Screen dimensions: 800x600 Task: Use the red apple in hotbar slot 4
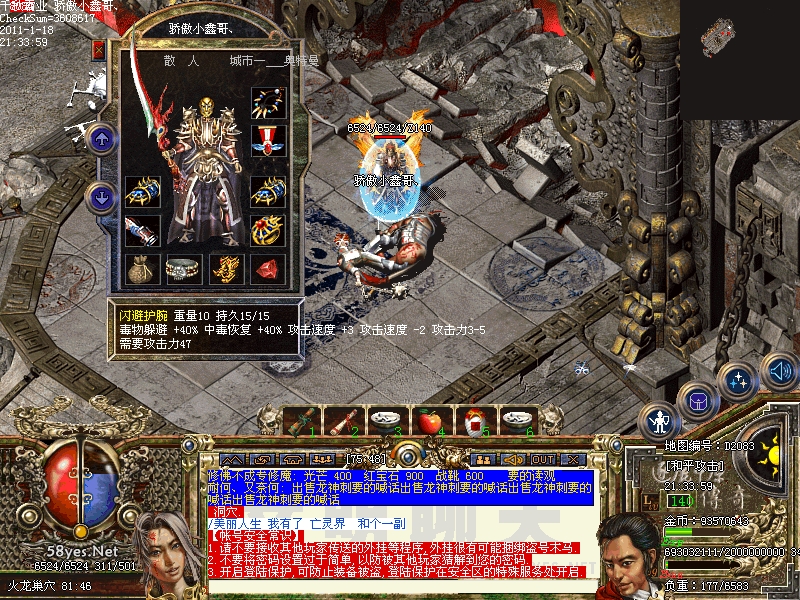(x=430, y=421)
